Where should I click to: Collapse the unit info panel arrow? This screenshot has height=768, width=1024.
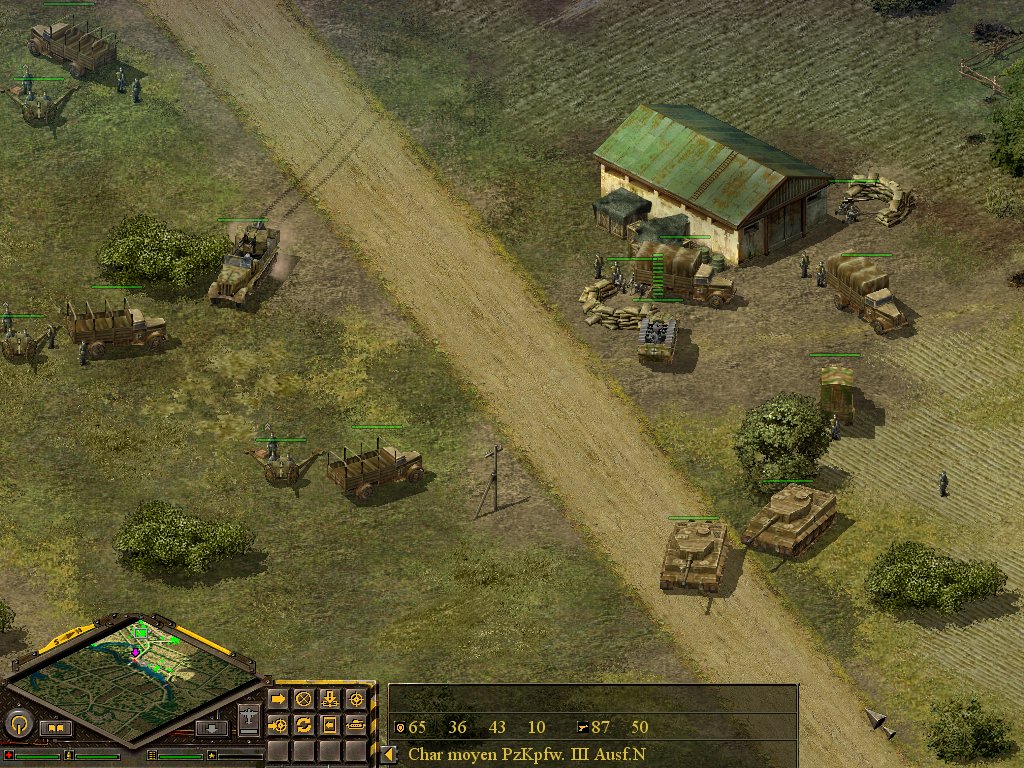click(x=389, y=754)
